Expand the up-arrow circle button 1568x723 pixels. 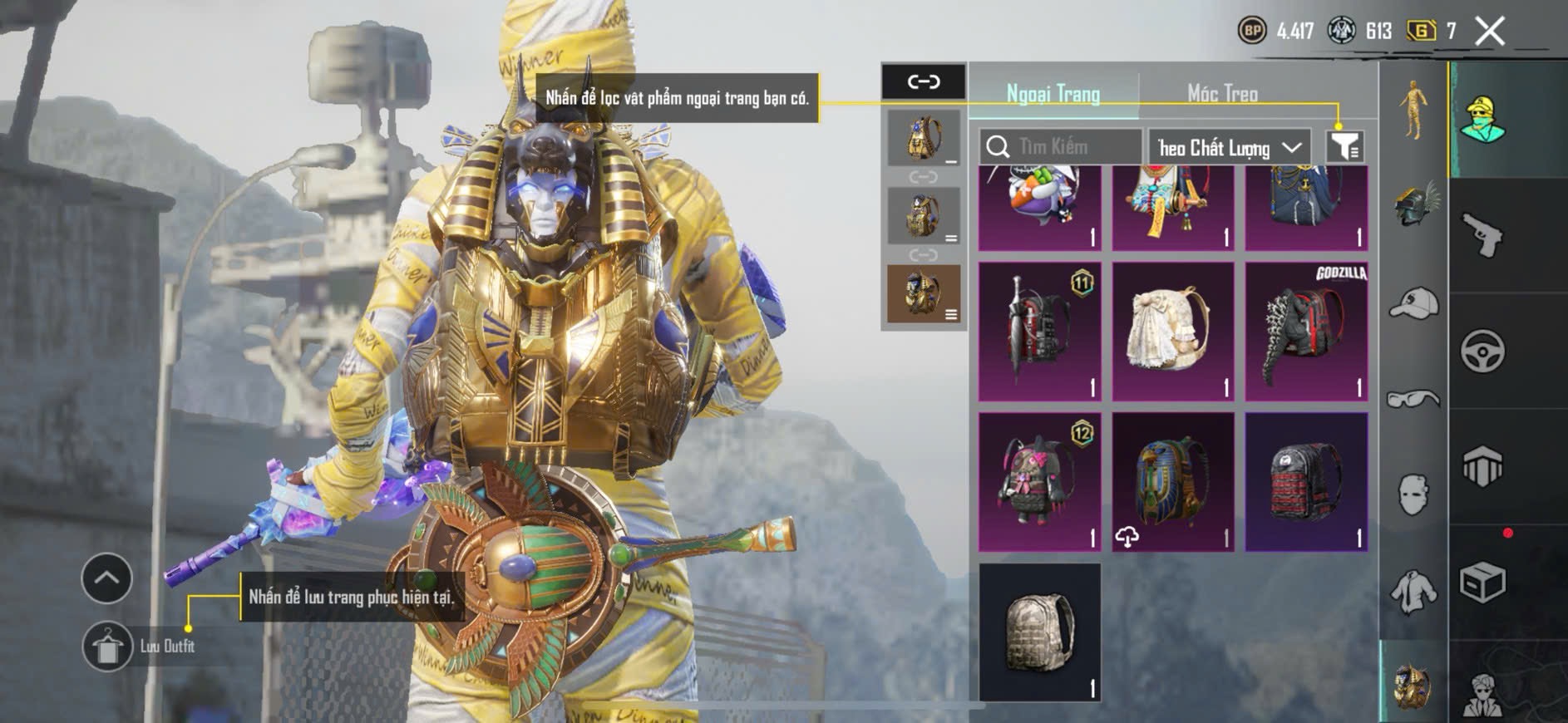106,578
